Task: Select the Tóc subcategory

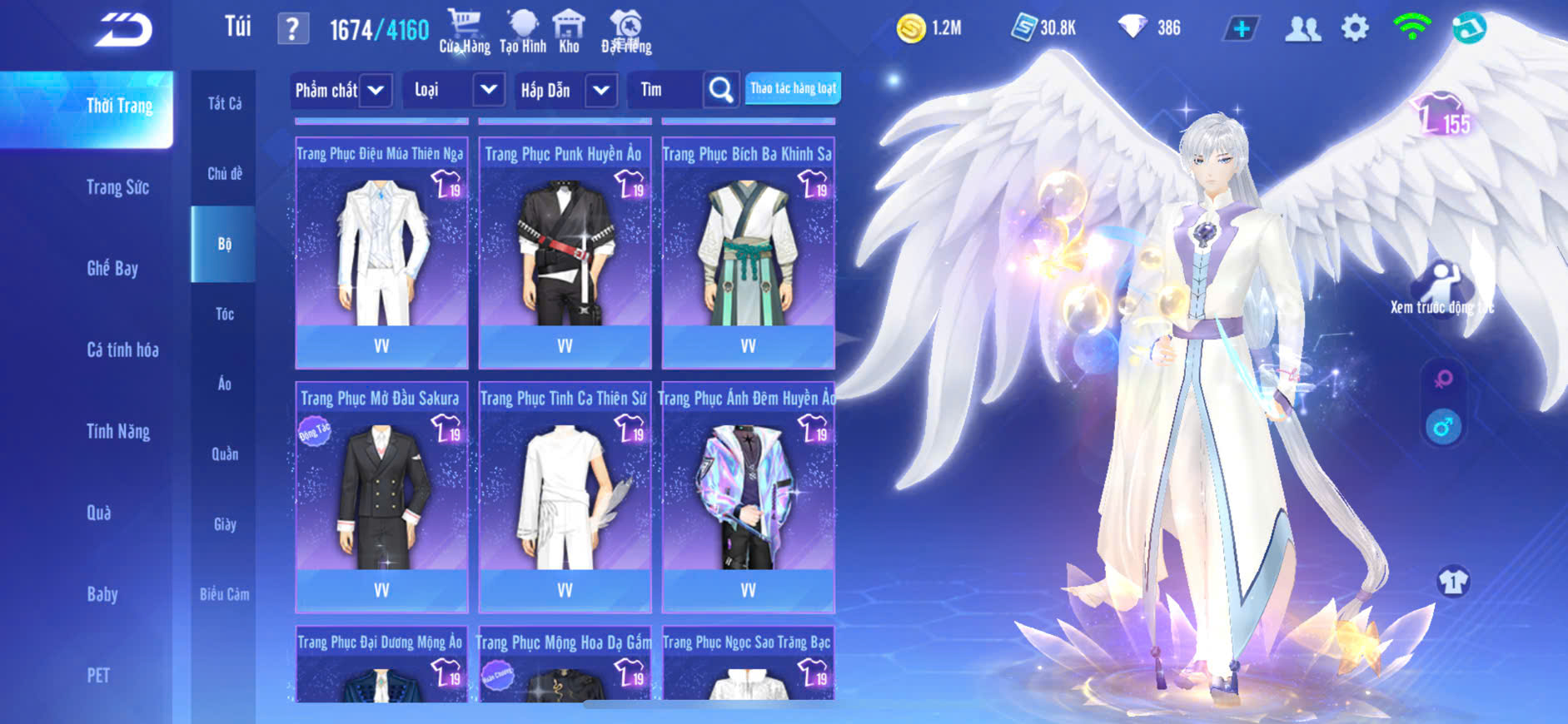Action: tap(224, 314)
